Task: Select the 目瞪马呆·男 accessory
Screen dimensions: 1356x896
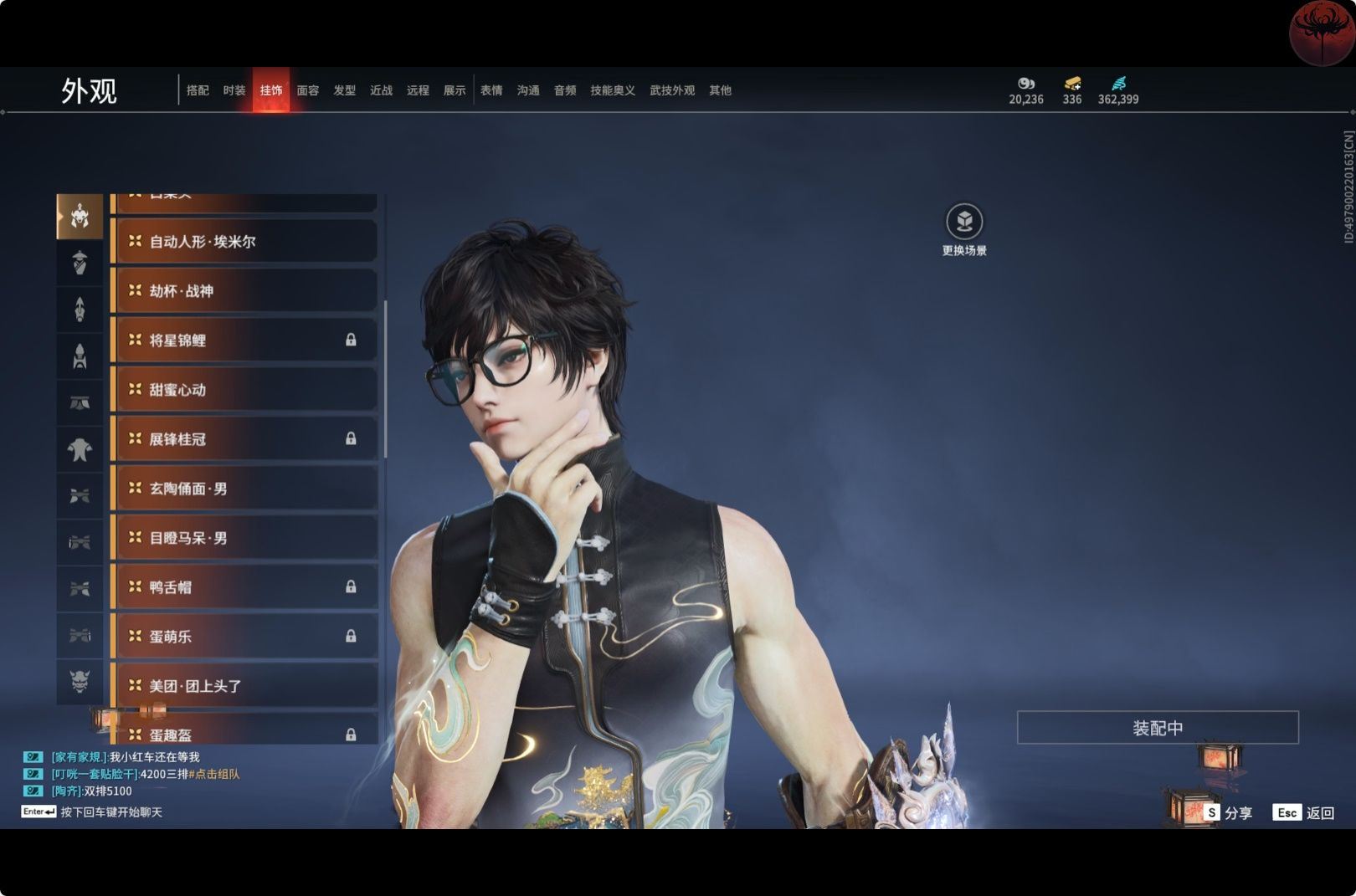Action: coord(244,538)
